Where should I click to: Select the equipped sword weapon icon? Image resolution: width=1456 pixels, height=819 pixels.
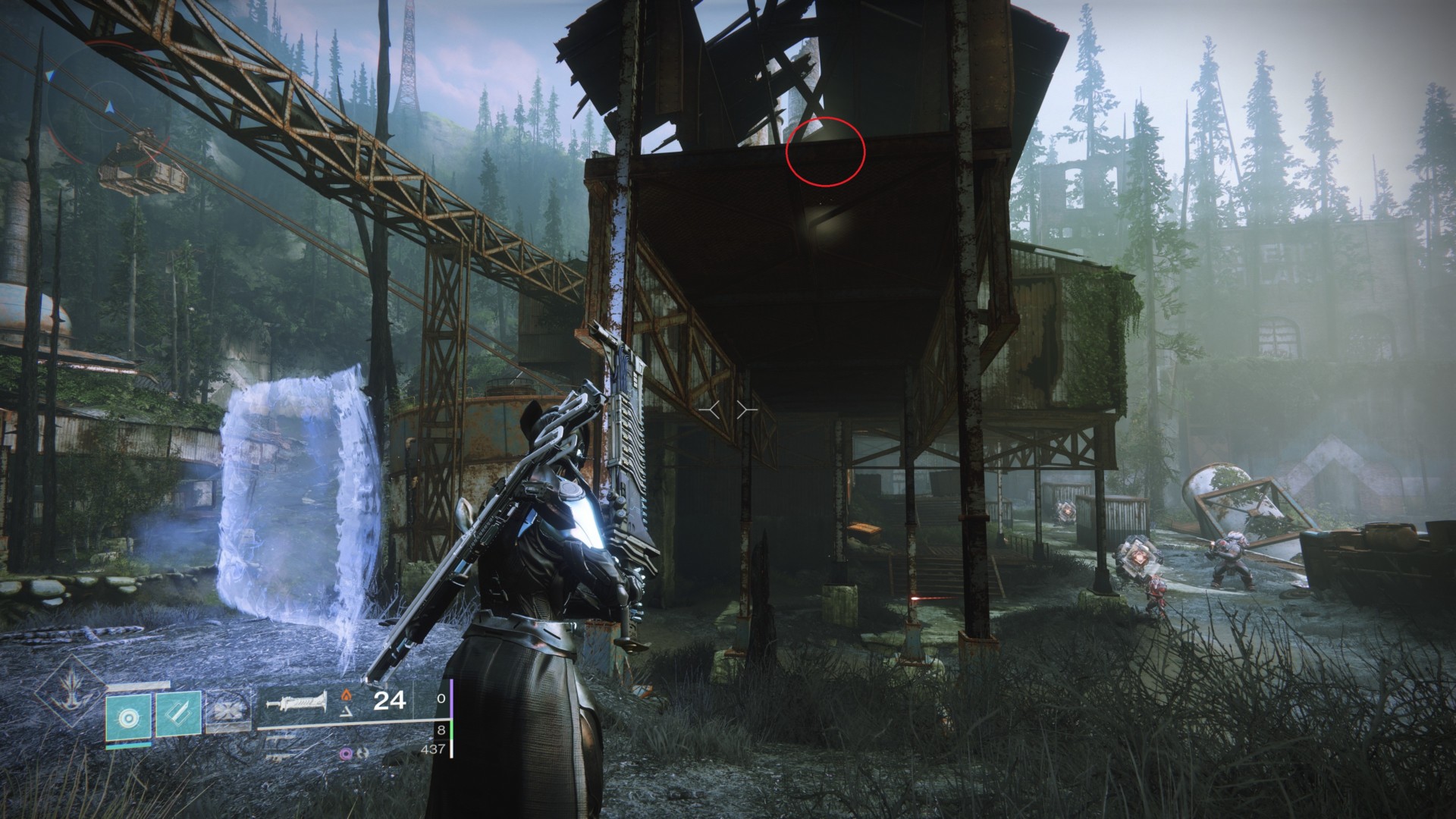click(296, 702)
